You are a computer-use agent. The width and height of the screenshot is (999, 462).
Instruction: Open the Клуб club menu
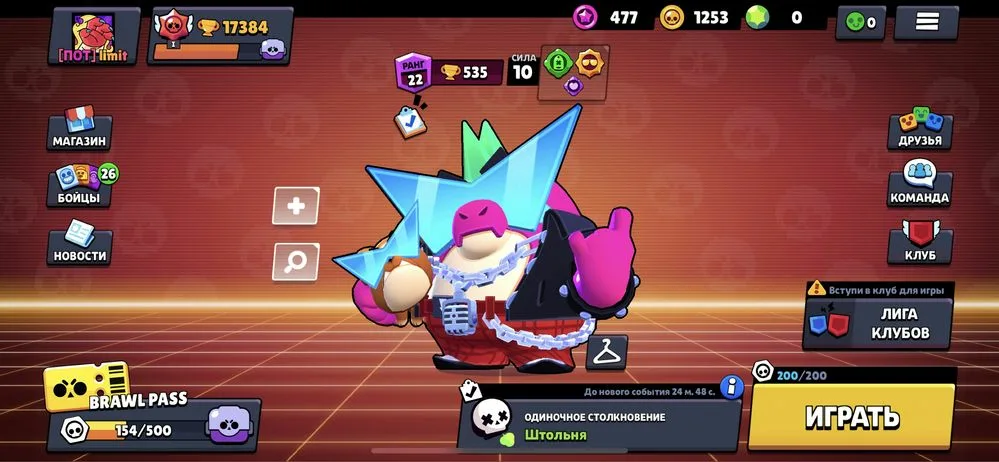tap(920, 243)
